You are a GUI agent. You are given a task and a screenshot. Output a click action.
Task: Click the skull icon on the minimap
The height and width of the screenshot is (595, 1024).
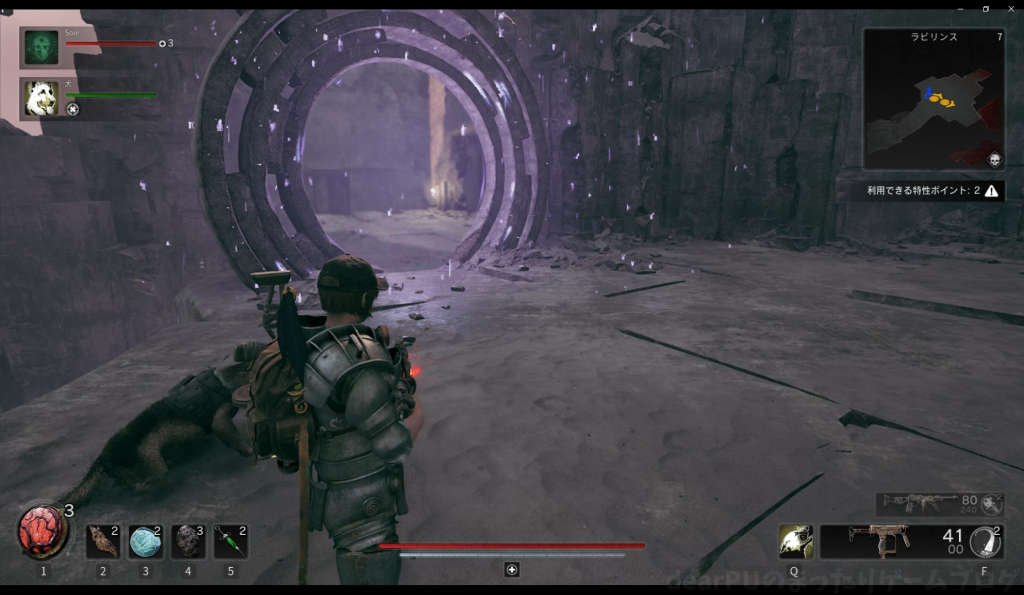[994, 160]
